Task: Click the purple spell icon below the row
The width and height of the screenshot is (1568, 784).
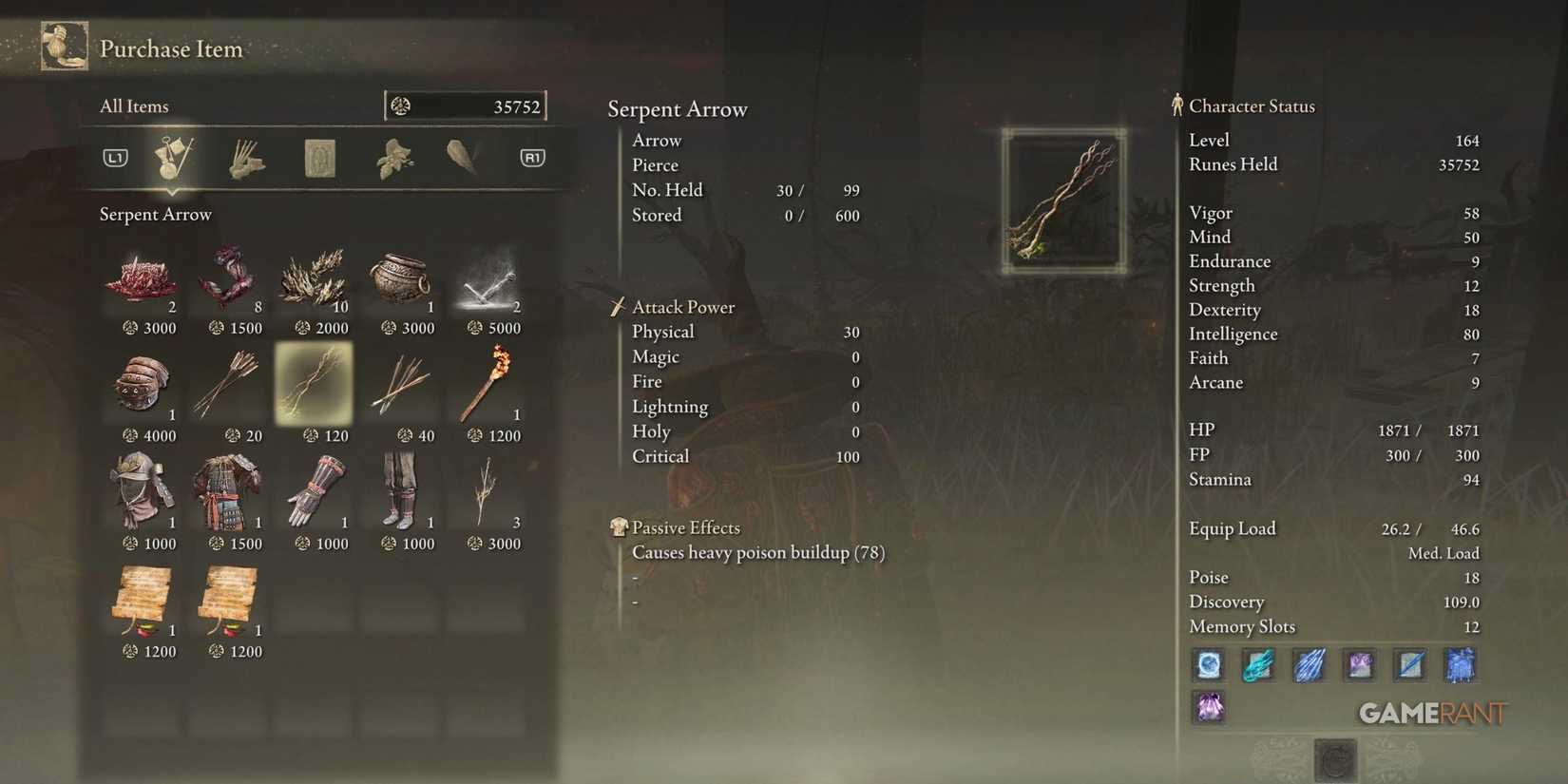Action: [1208, 707]
